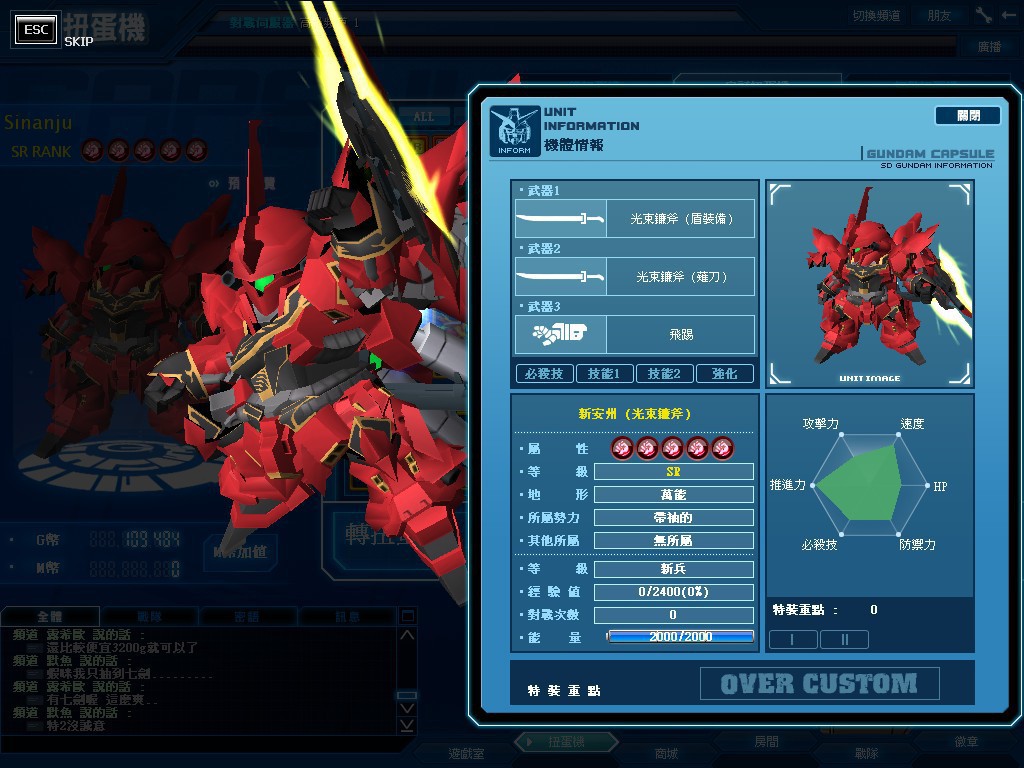Open the 強化 enhancement tab

click(x=725, y=373)
